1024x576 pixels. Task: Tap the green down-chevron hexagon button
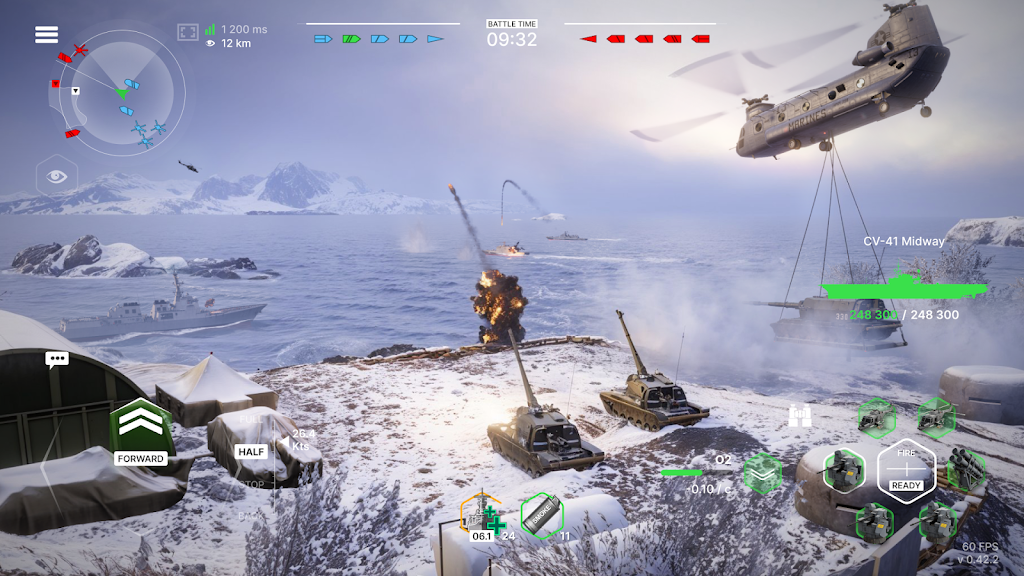pos(762,472)
